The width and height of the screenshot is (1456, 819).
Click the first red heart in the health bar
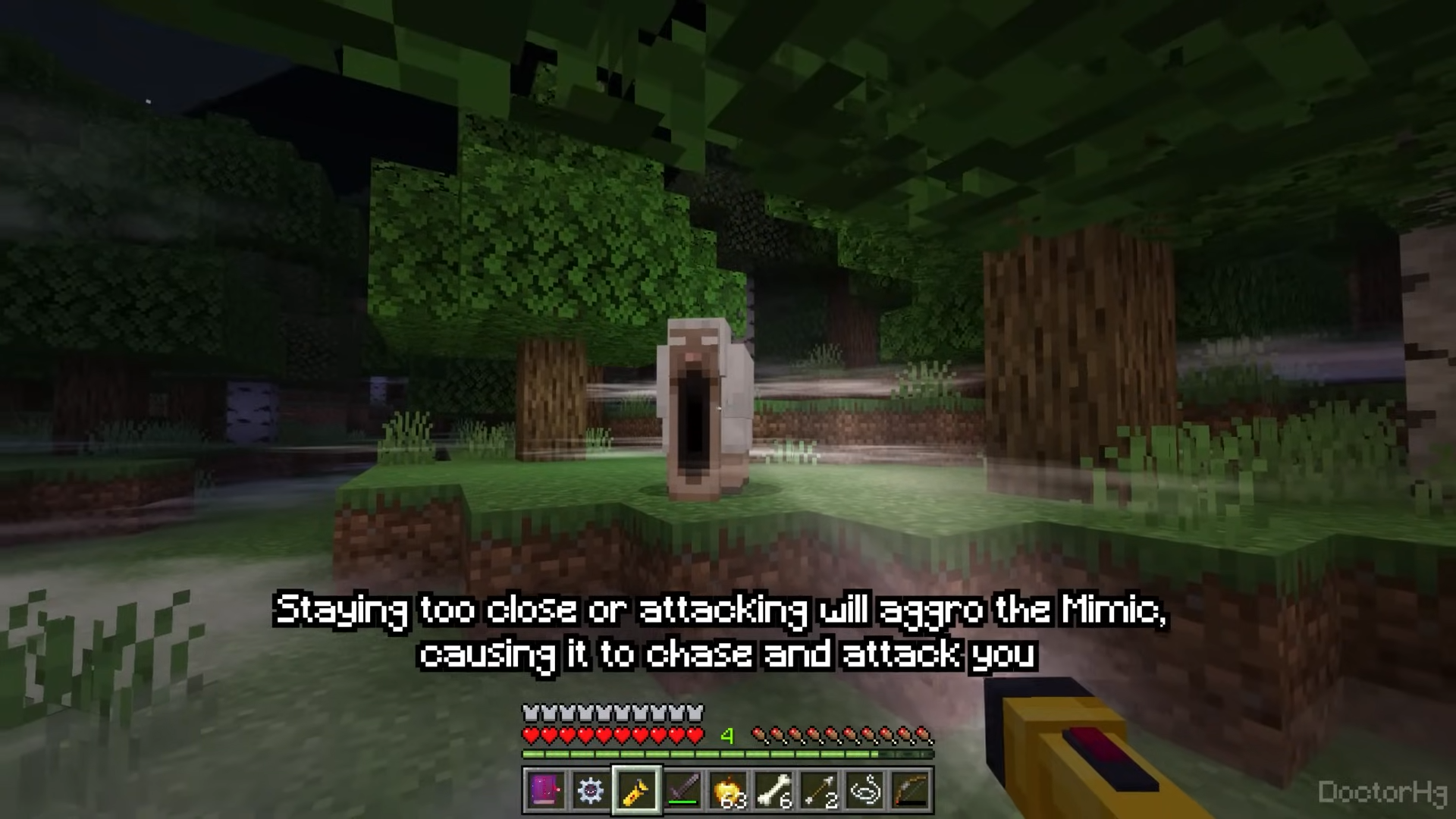(x=531, y=734)
